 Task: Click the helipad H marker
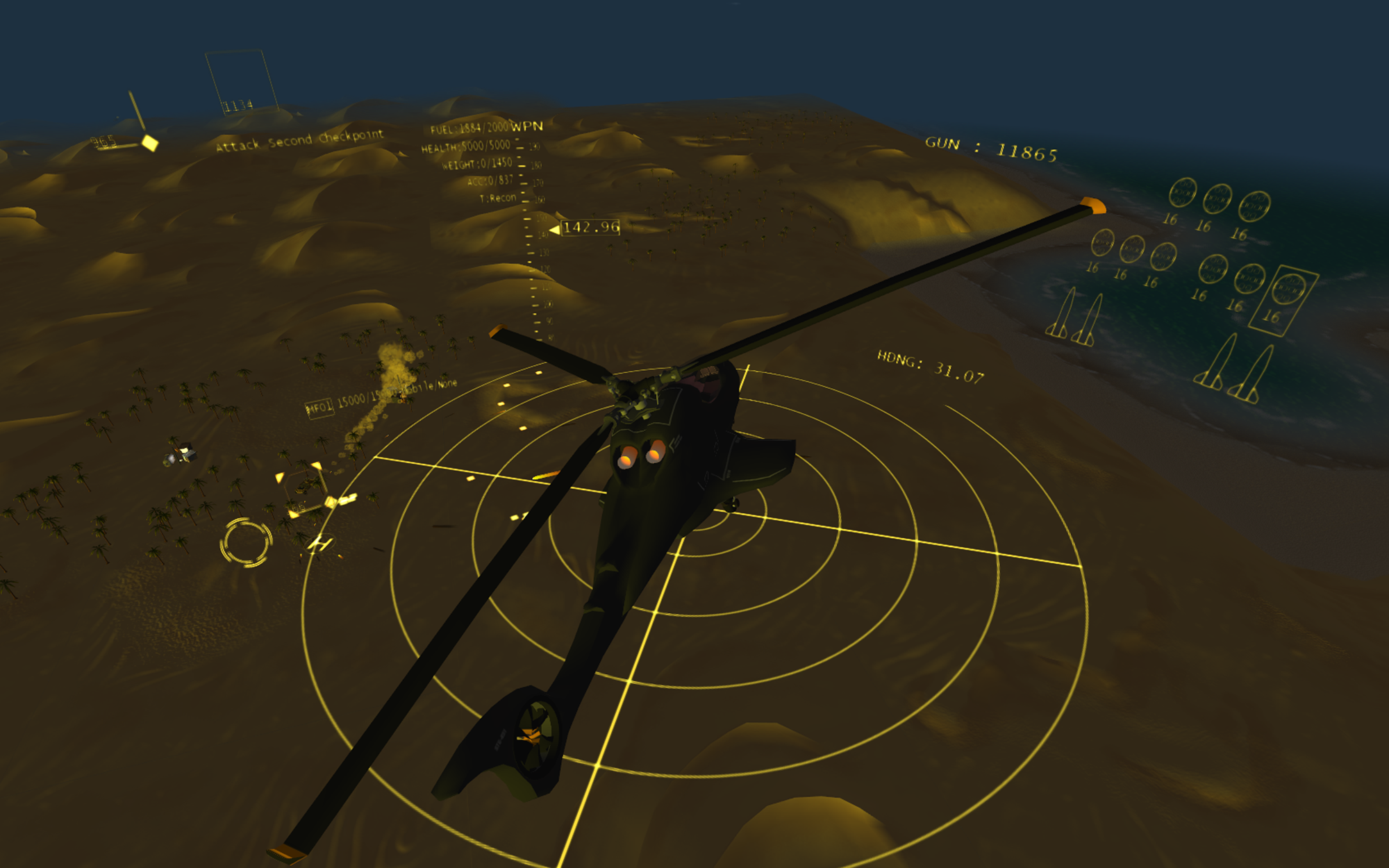tap(320, 543)
